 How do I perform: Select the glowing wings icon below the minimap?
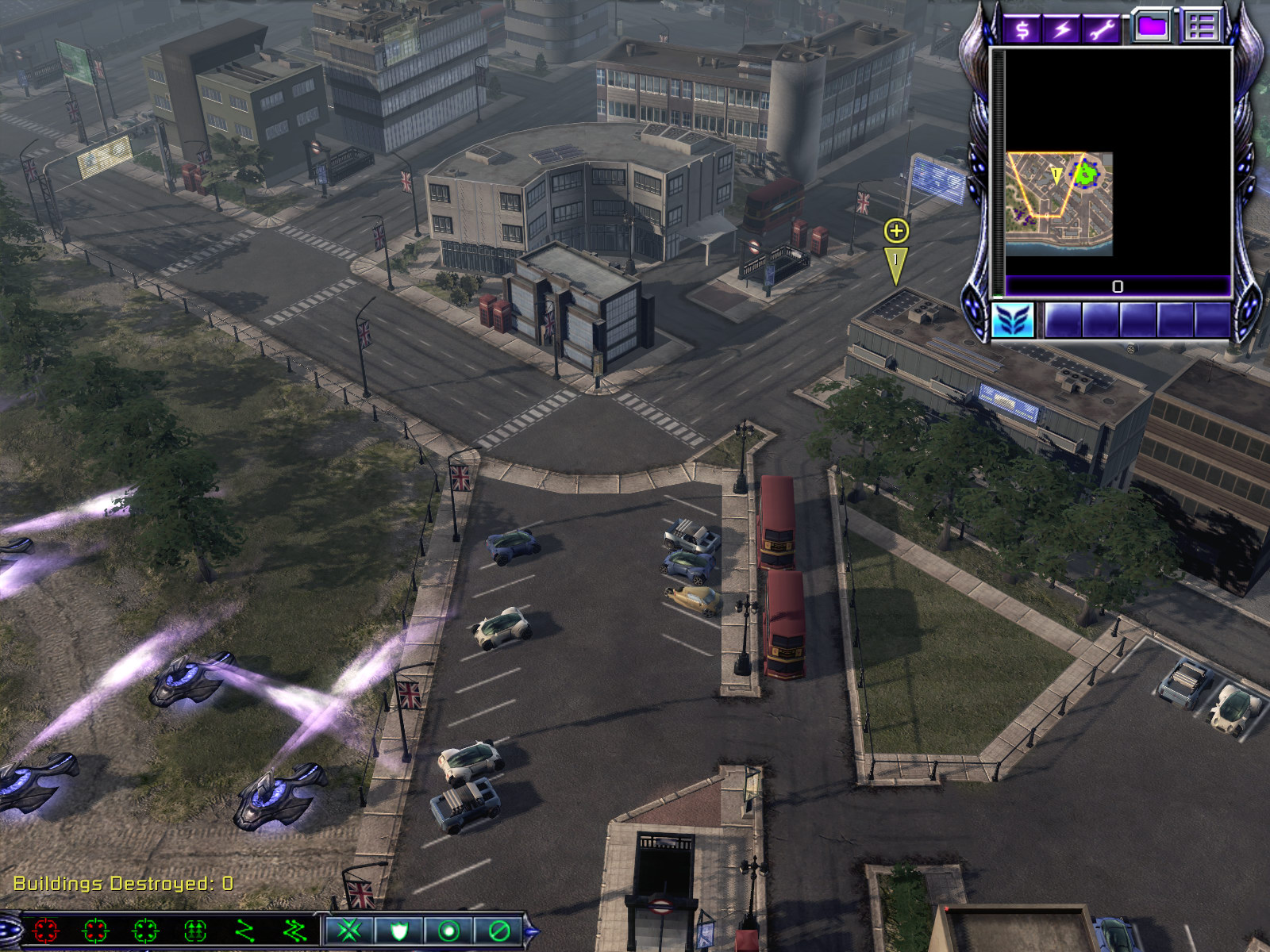tap(1013, 321)
